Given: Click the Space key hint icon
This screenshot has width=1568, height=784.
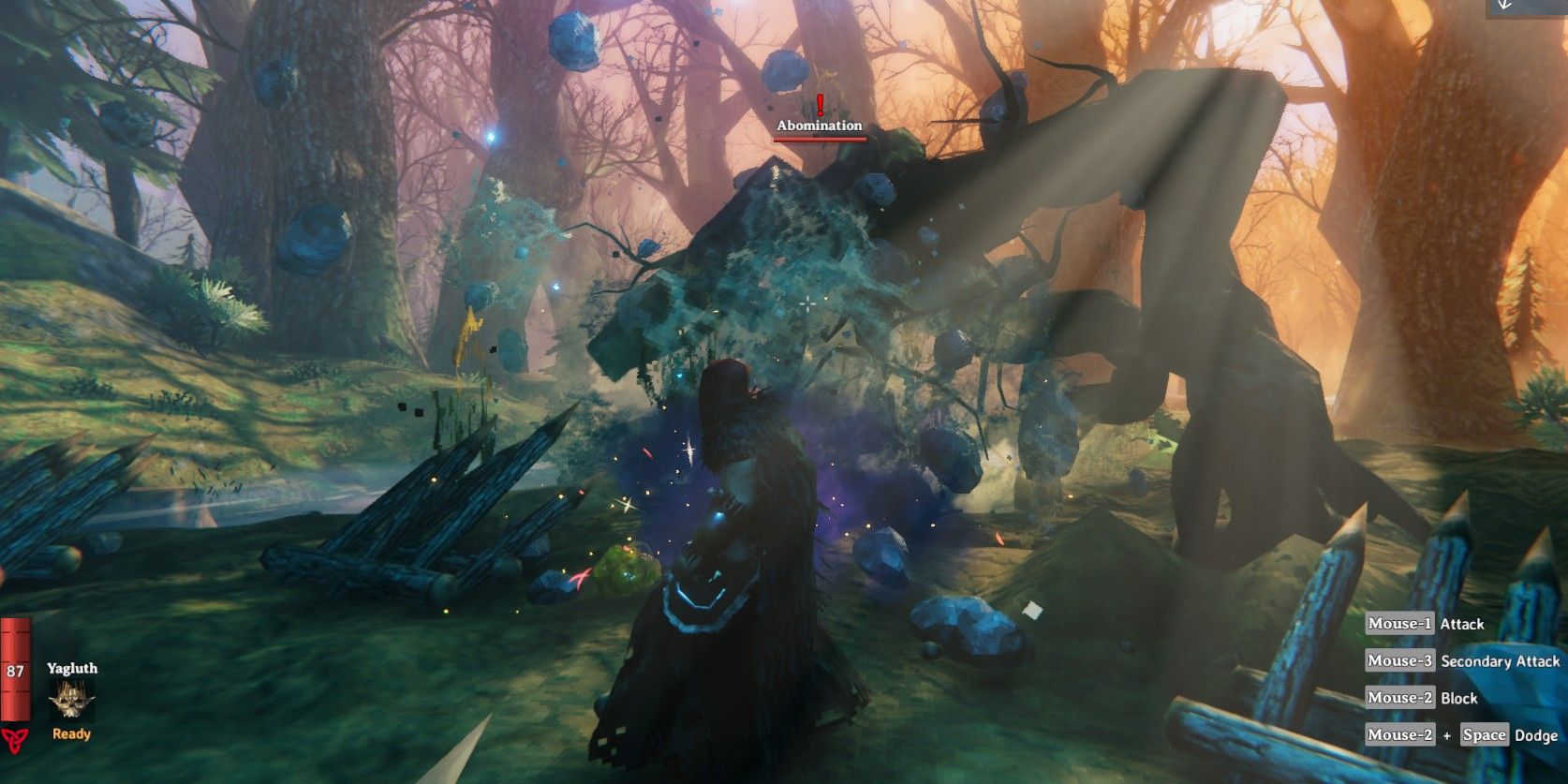Looking at the screenshot, I should 1485,735.
